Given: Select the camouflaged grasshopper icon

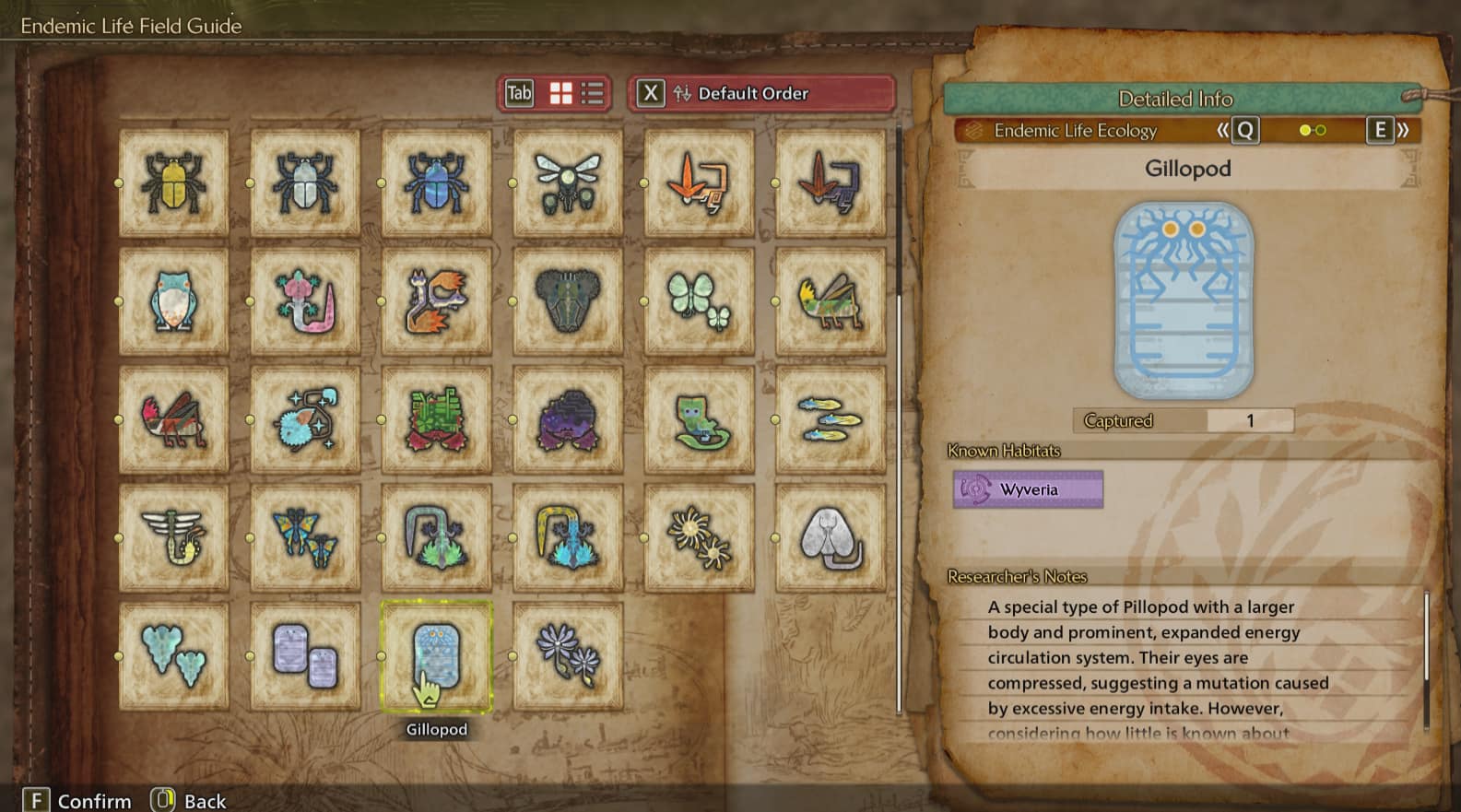Looking at the screenshot, I should [831, 300].
